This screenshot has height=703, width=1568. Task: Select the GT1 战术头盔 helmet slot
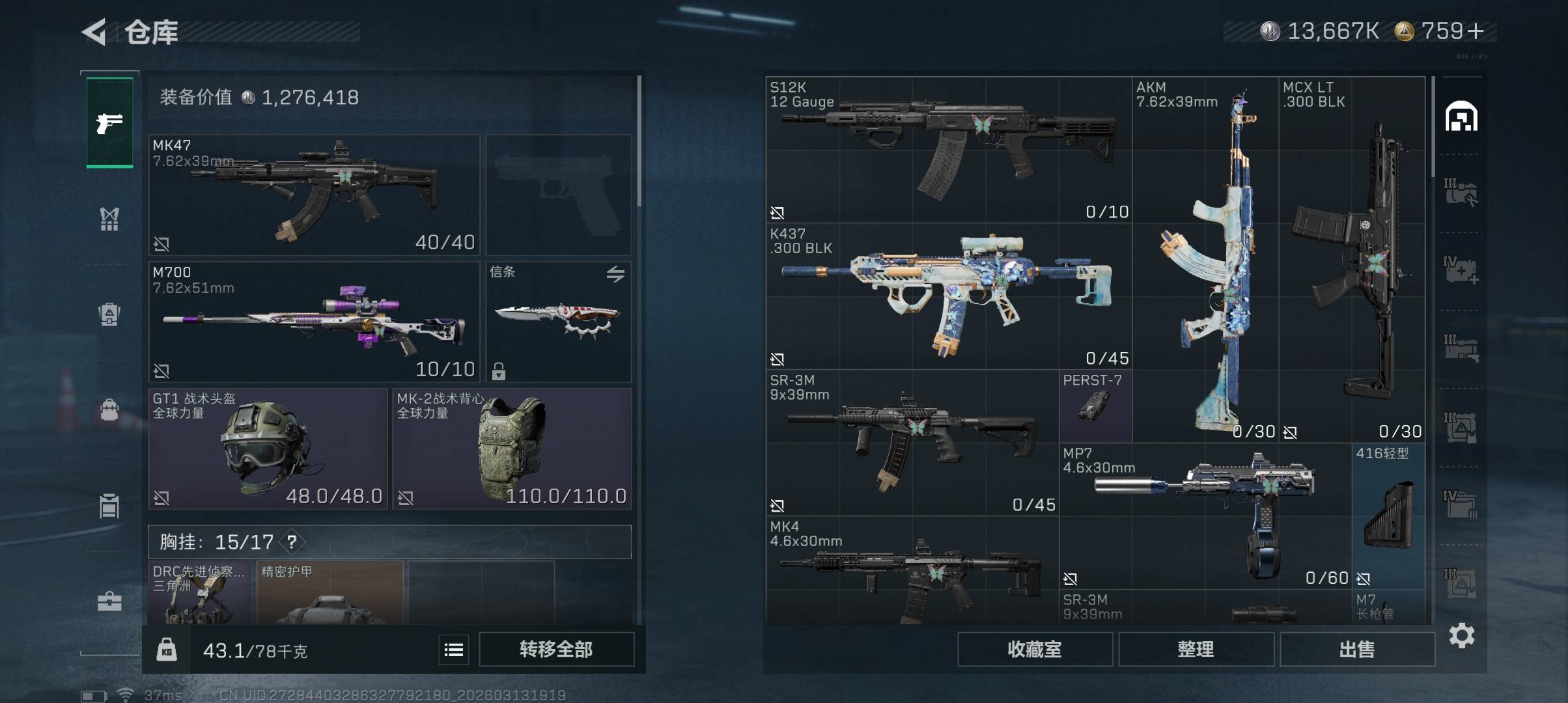(x=268, y=448)
